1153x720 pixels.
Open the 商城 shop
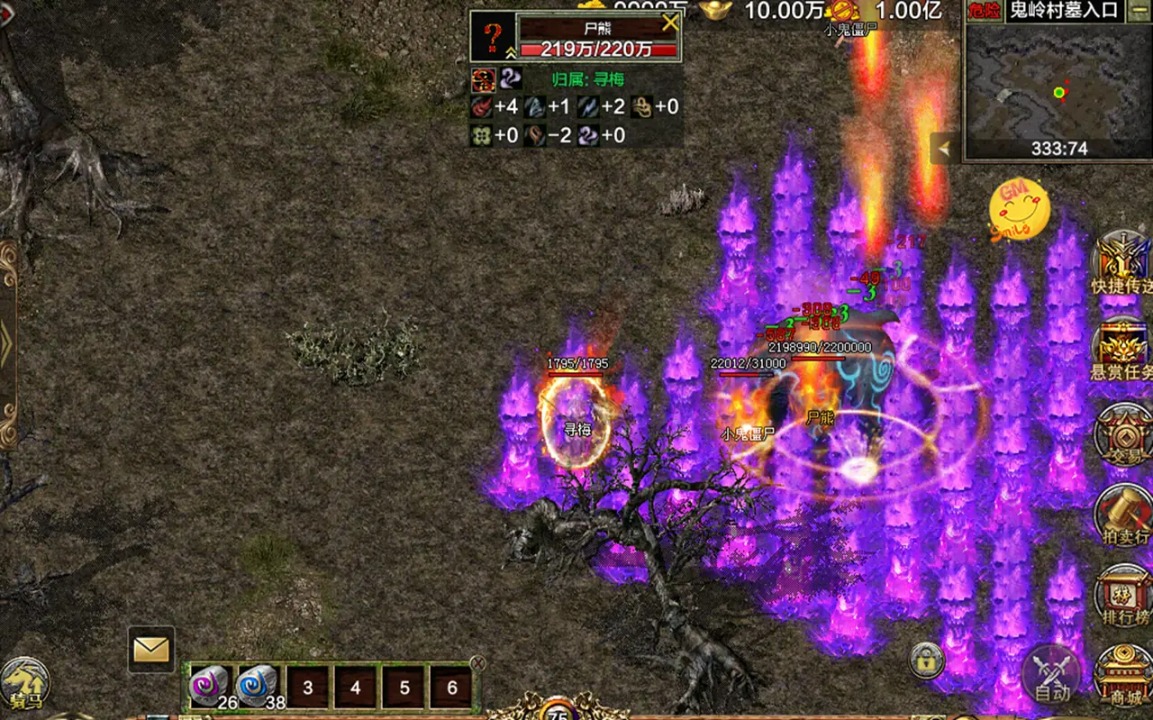point(1122,676)
